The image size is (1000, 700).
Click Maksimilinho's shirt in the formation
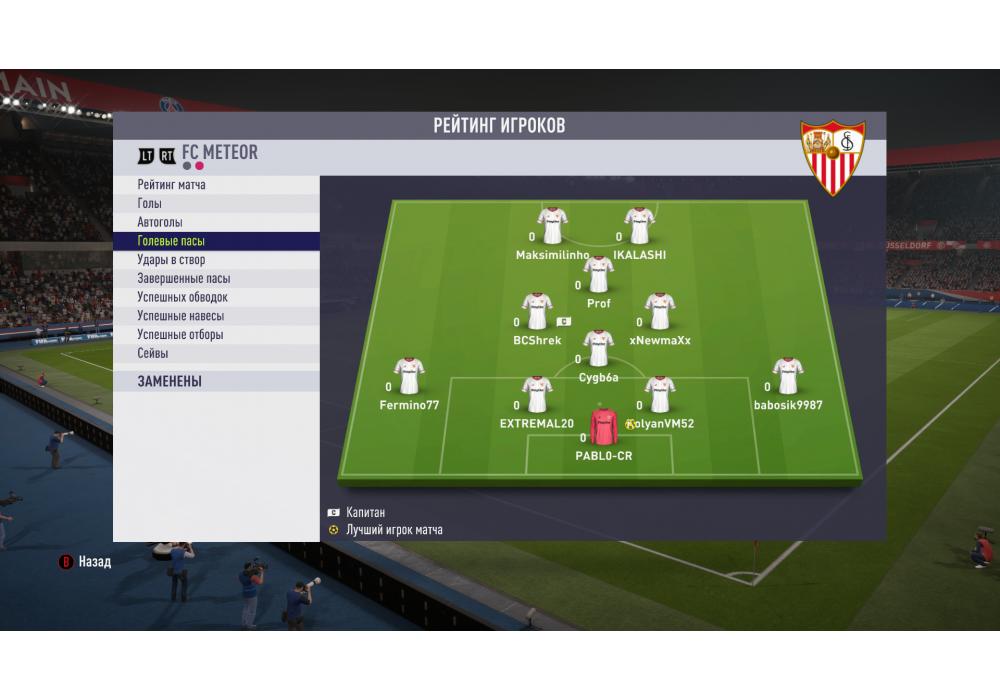click(552, 227)
